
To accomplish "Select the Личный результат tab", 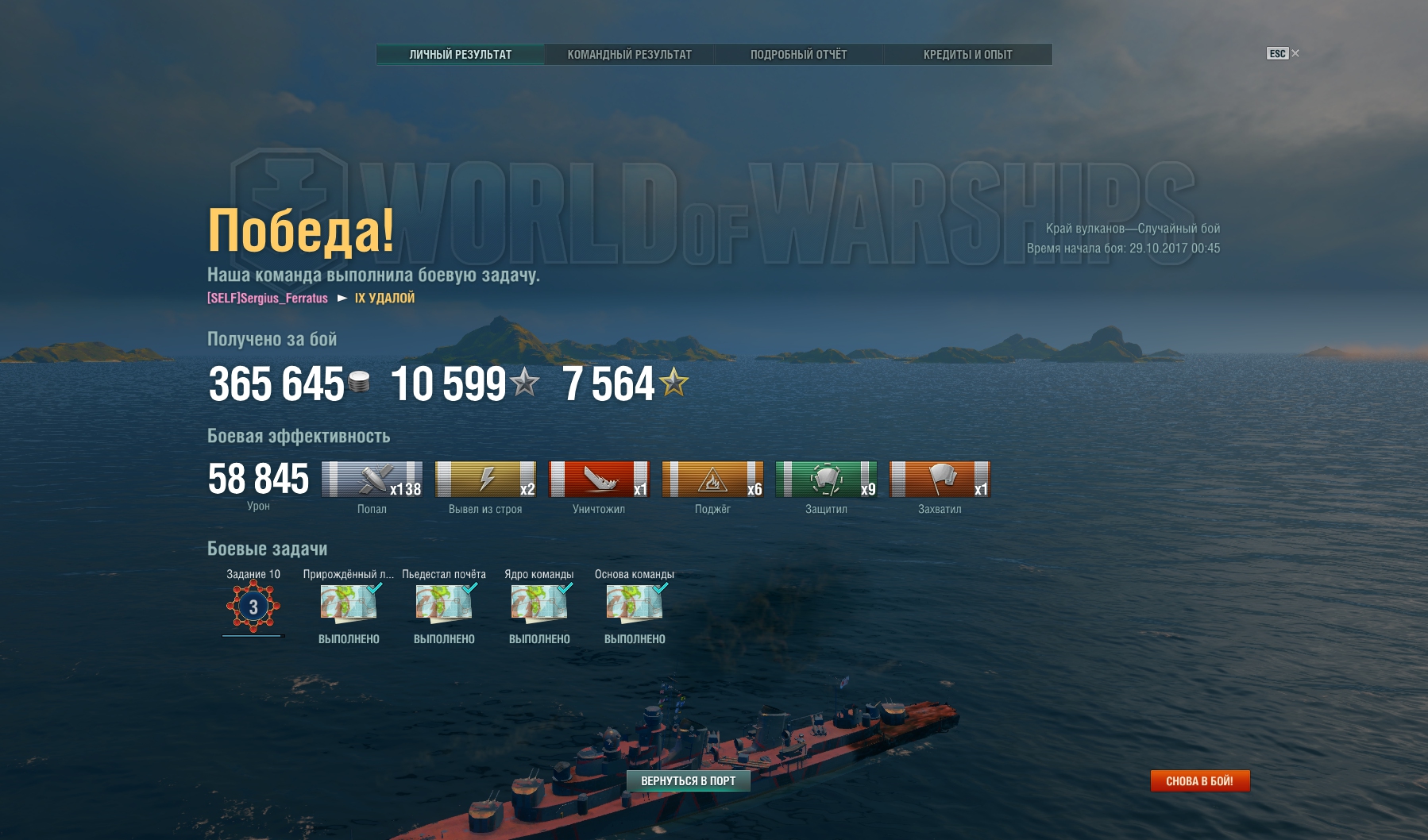I will pyautogui.click(x=461, y=55).
